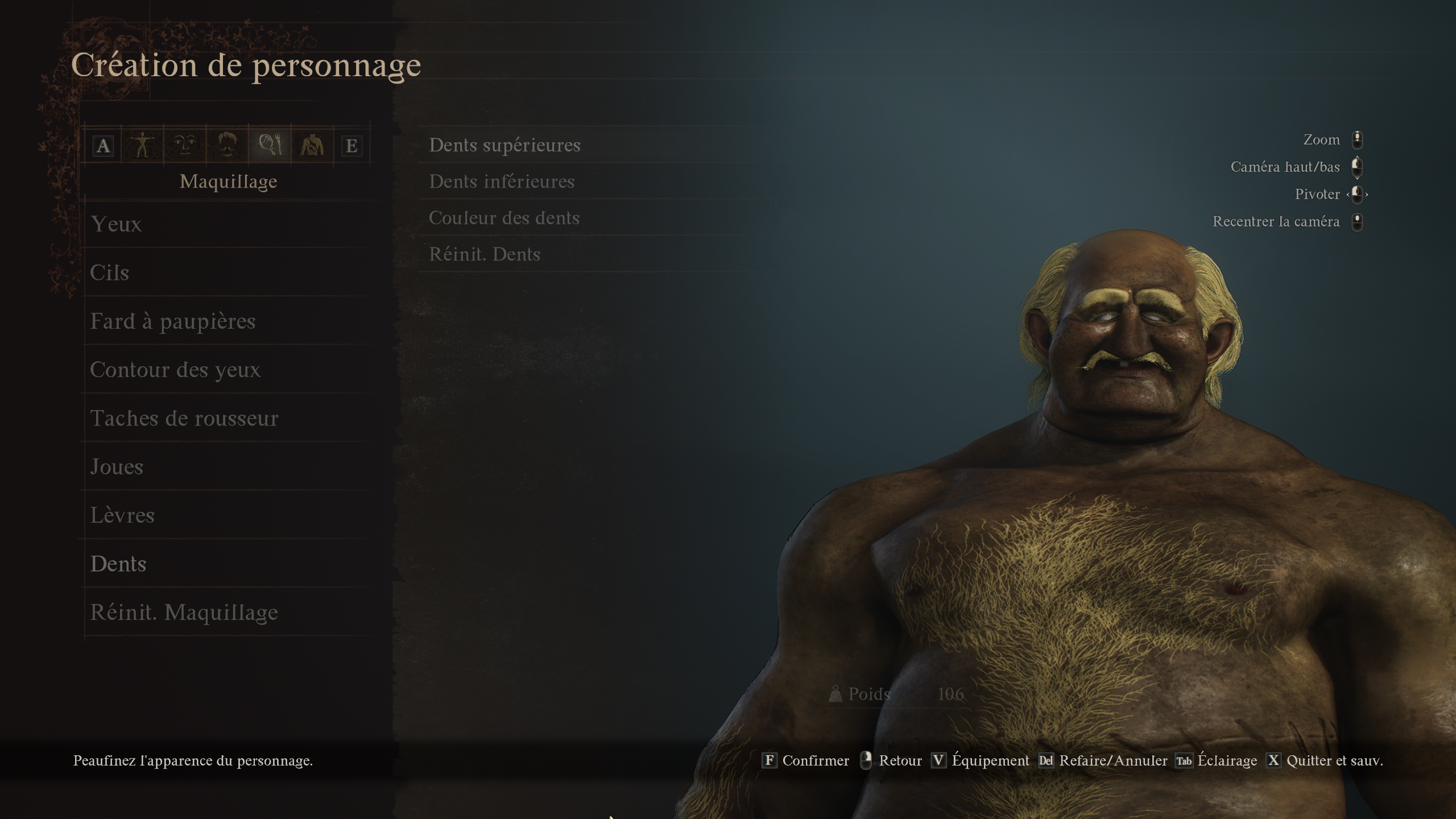The height and width of the screenshot is (819, 1456).
Task: Click the makeup mirror and brush icon
Action: tap(270, 146)
